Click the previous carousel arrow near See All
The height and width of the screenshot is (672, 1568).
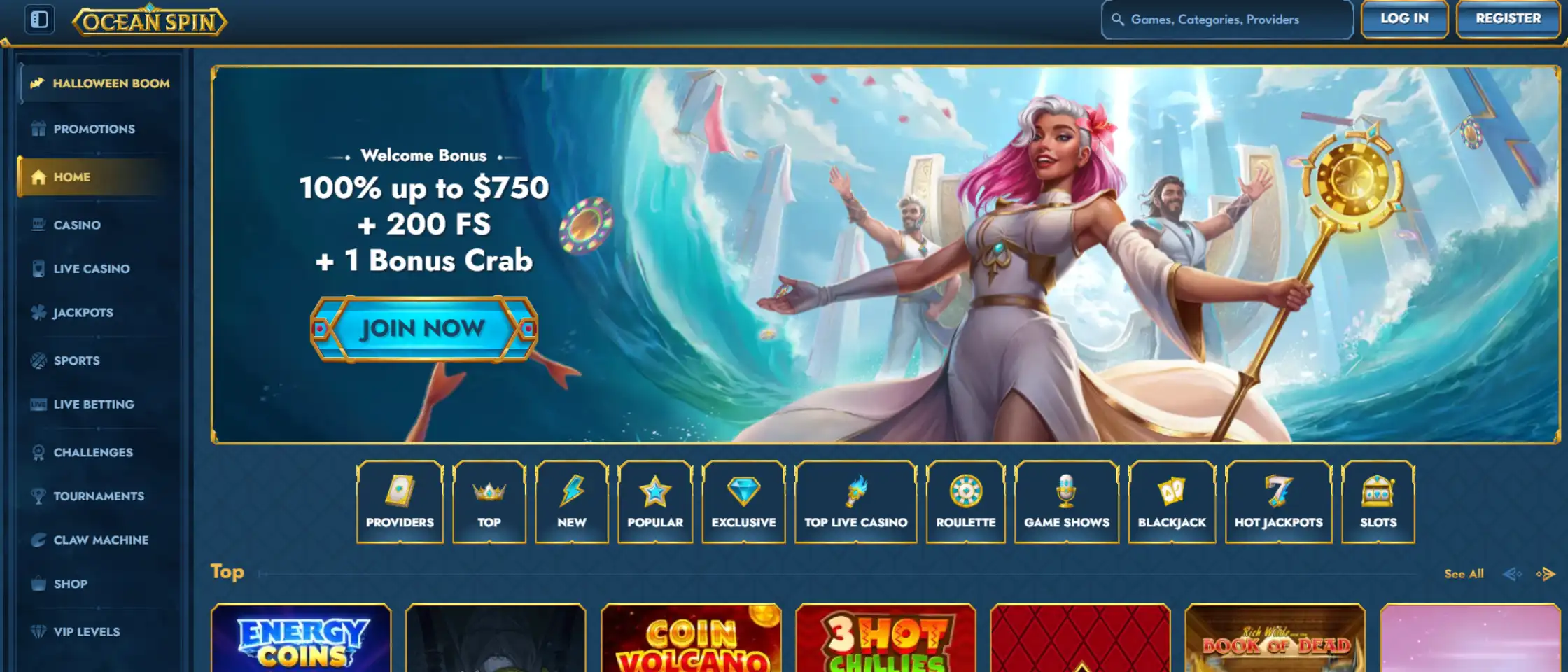pyautogui.click(x=1512, y=573)
